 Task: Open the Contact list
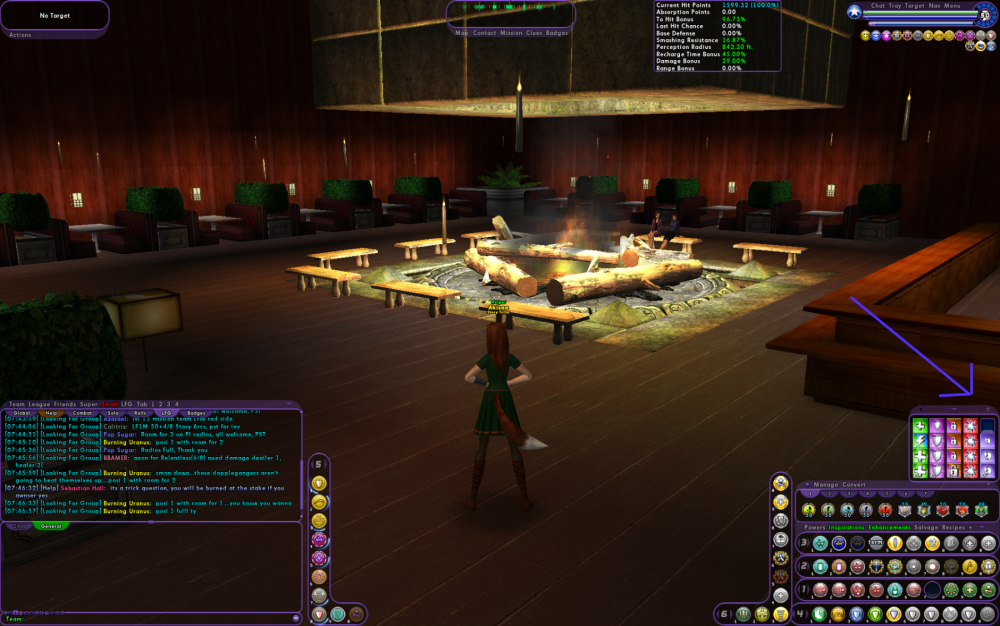pyautogui.click(x=484, y=33)
